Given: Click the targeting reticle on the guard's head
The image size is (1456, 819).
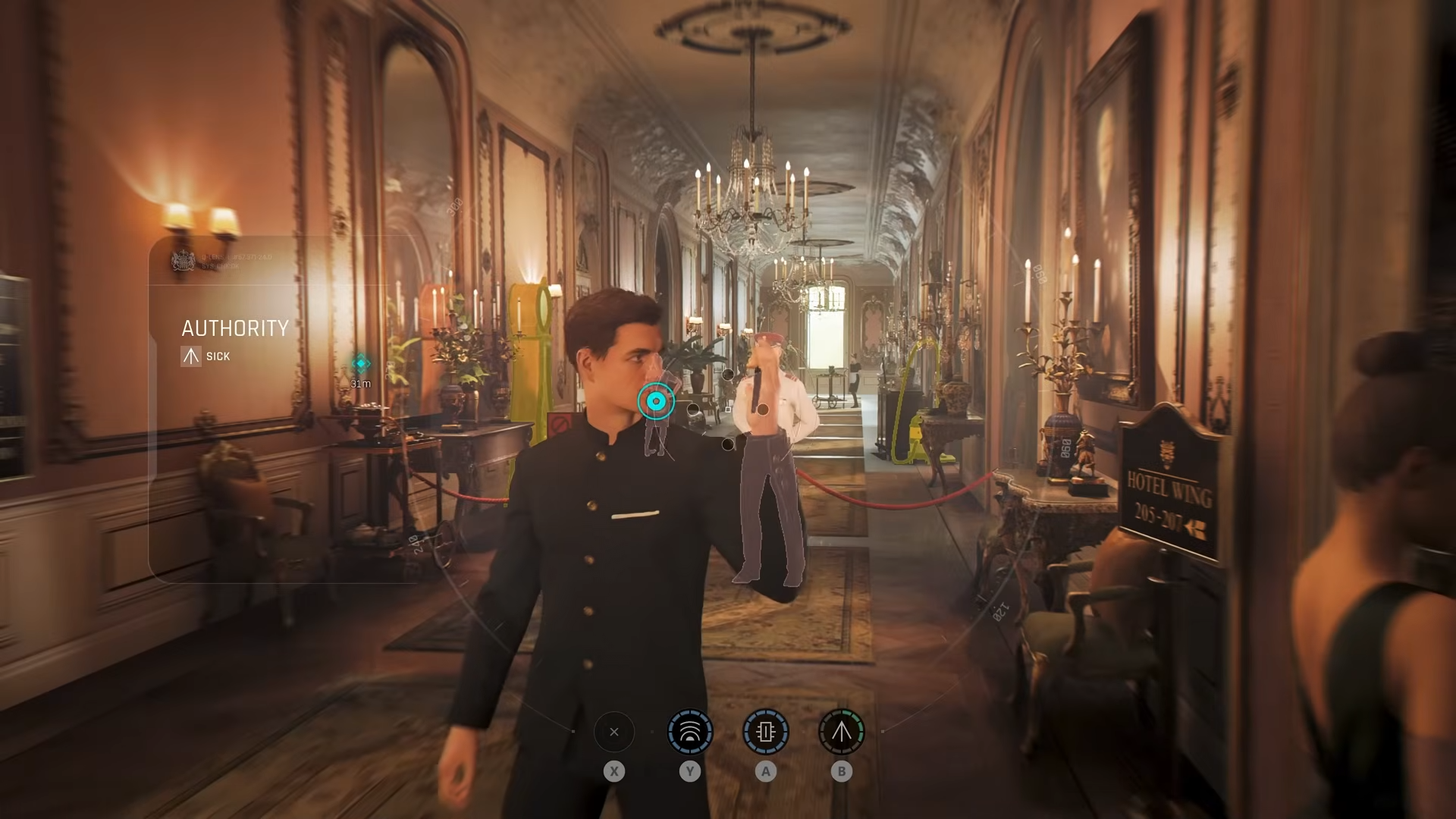Looking at the screenshot, I should pos(656,401).
